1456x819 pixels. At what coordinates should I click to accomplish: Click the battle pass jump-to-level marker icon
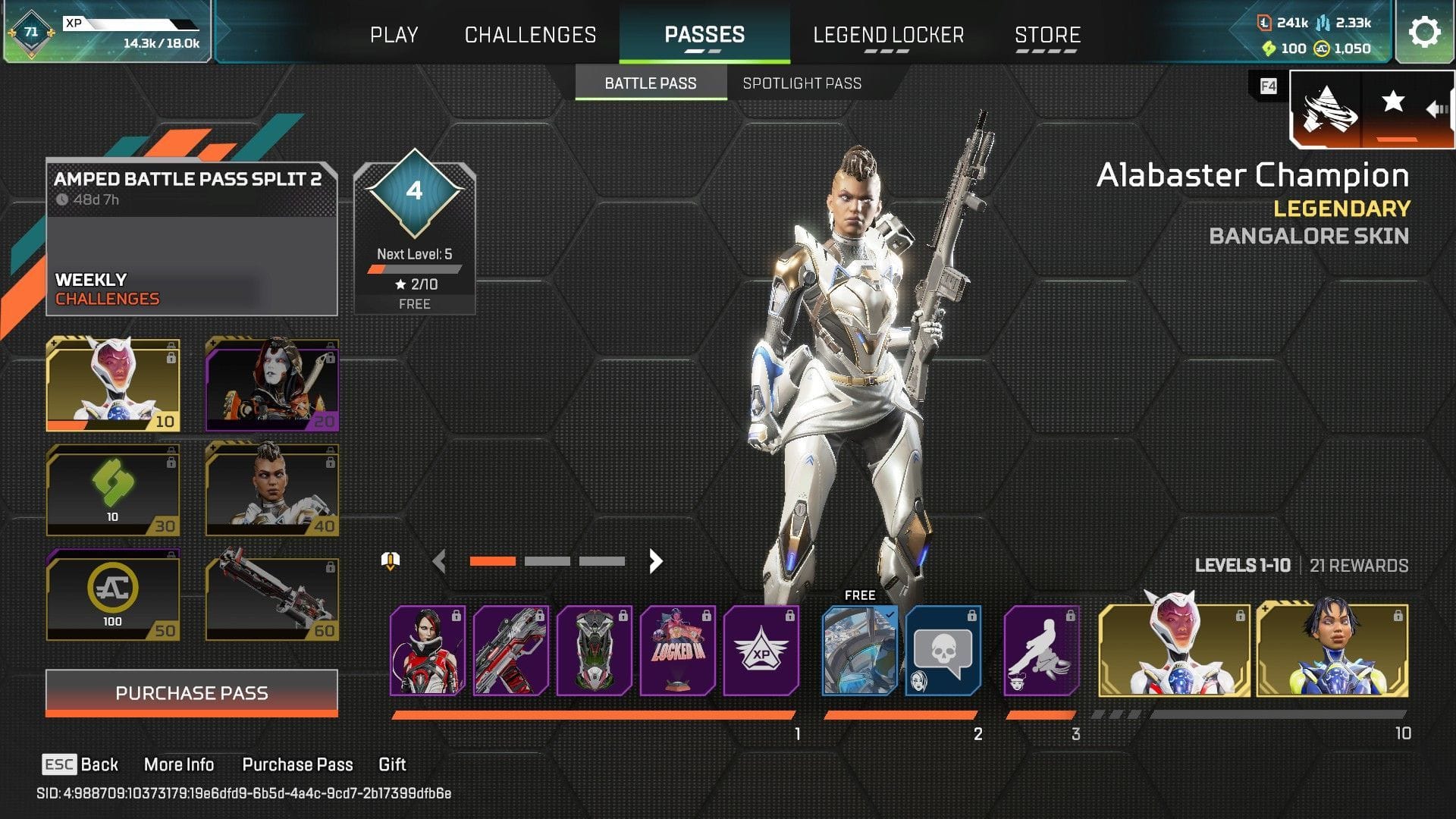pos(391,560)
